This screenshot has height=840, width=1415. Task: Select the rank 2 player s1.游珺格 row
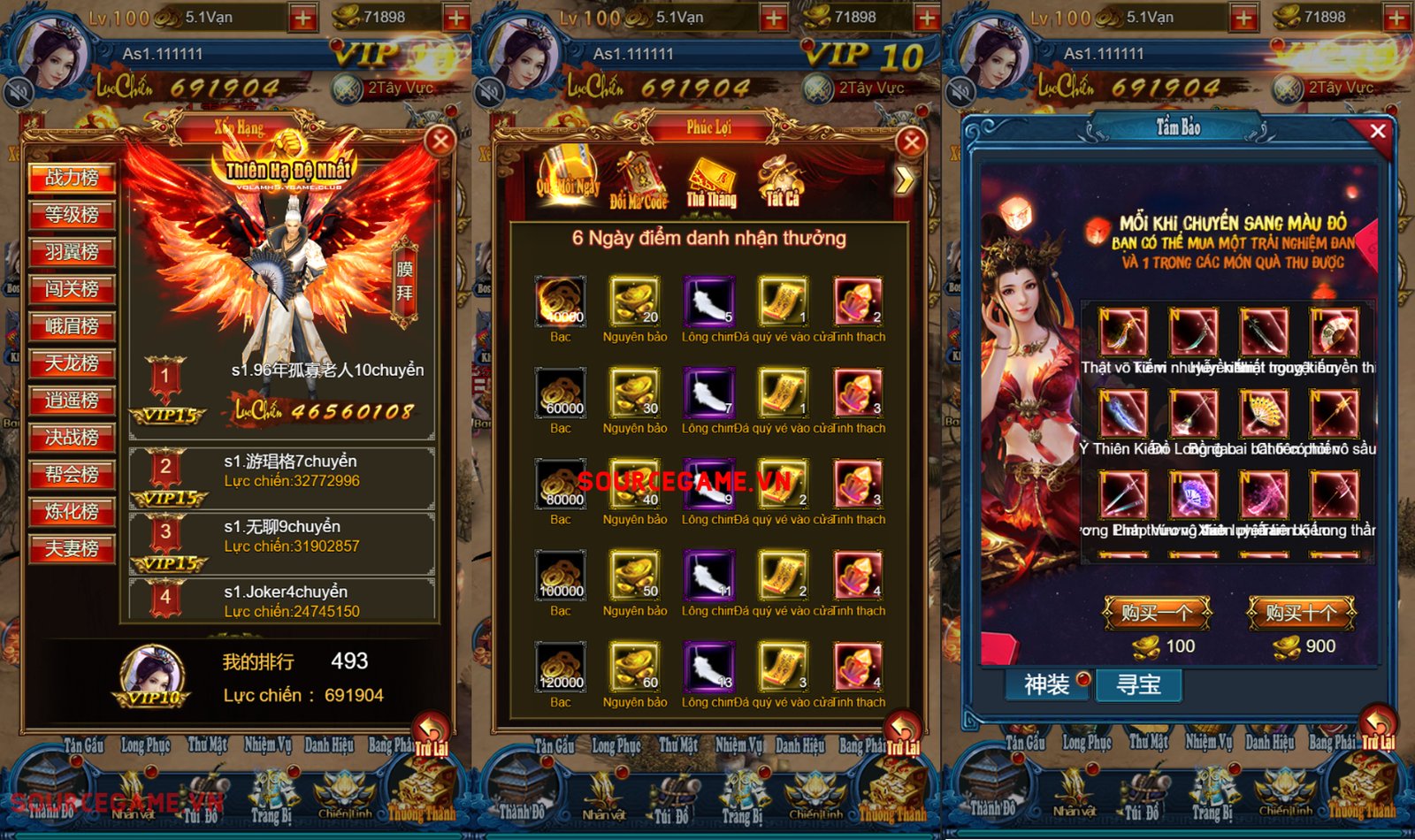[x=281, y=478]
